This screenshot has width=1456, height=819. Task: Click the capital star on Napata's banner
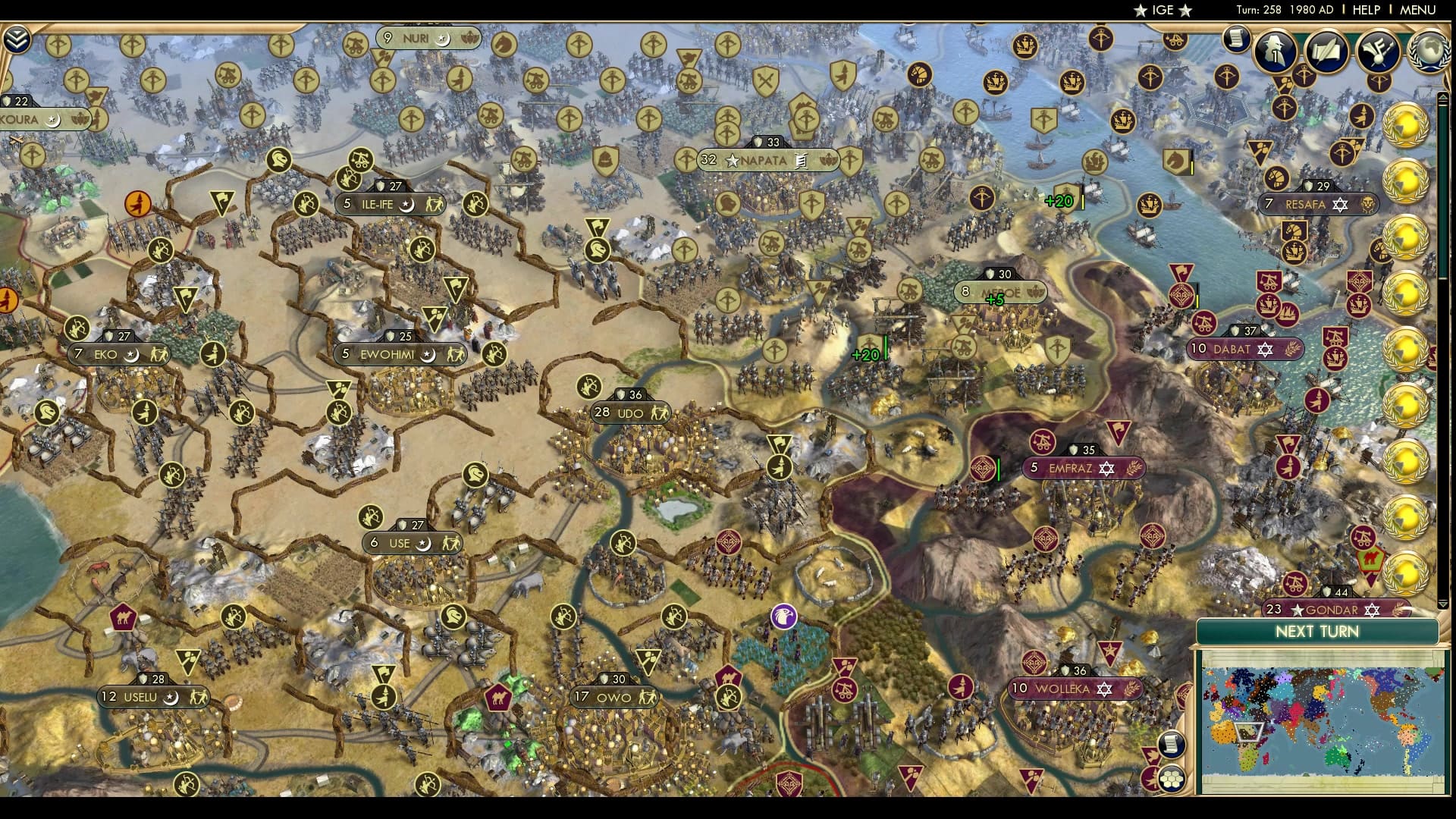click(733, 160)
